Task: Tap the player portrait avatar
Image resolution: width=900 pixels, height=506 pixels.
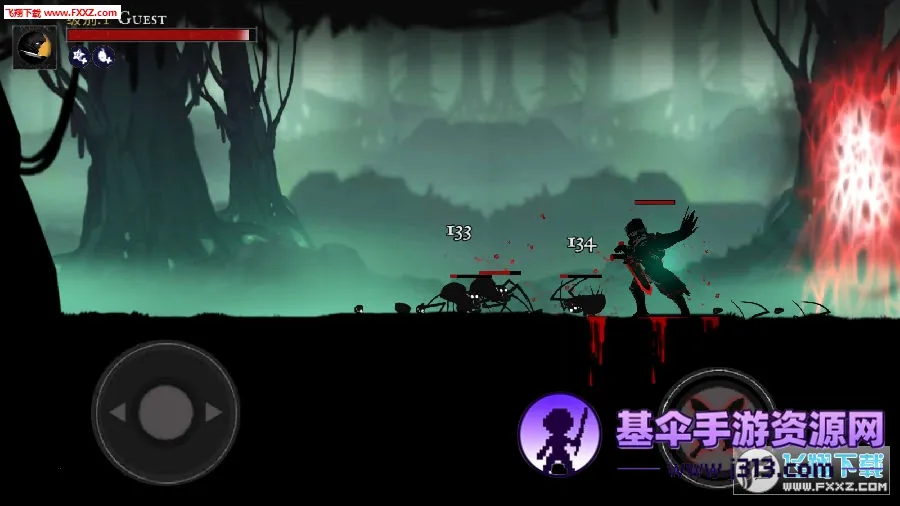Action: pos(34,46)
